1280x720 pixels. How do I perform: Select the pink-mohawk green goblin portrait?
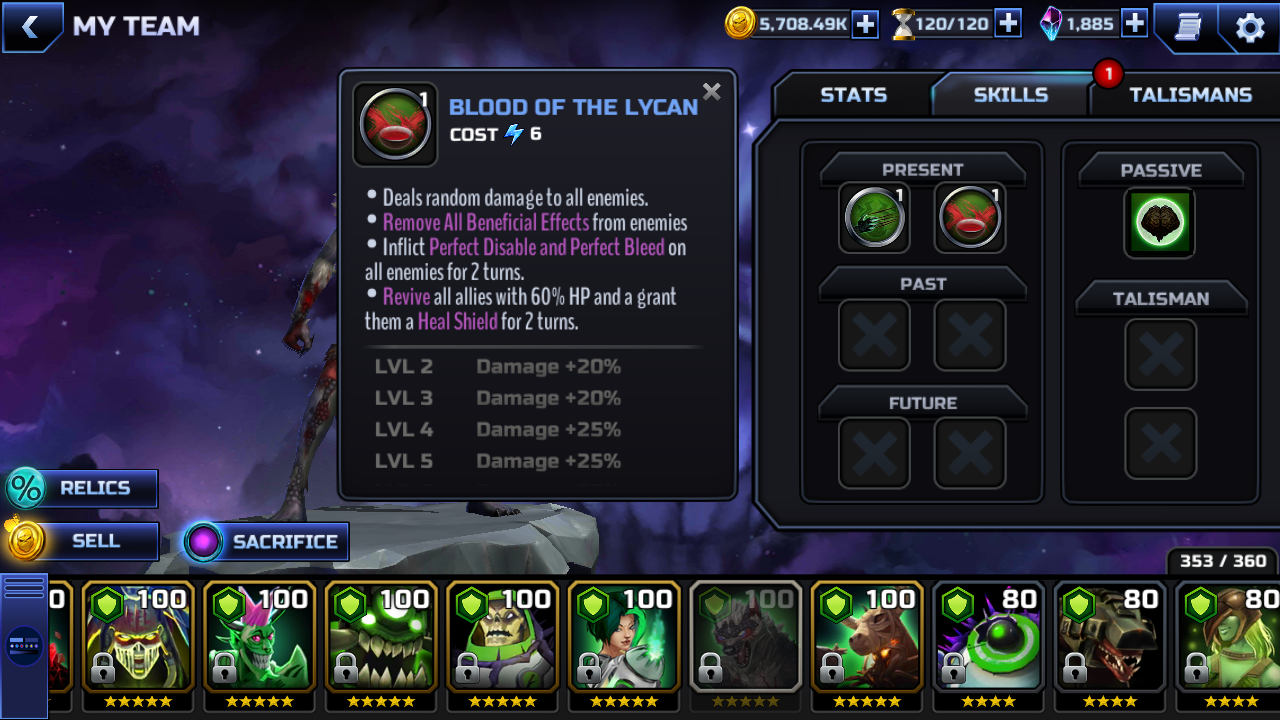tap(260, 636)
